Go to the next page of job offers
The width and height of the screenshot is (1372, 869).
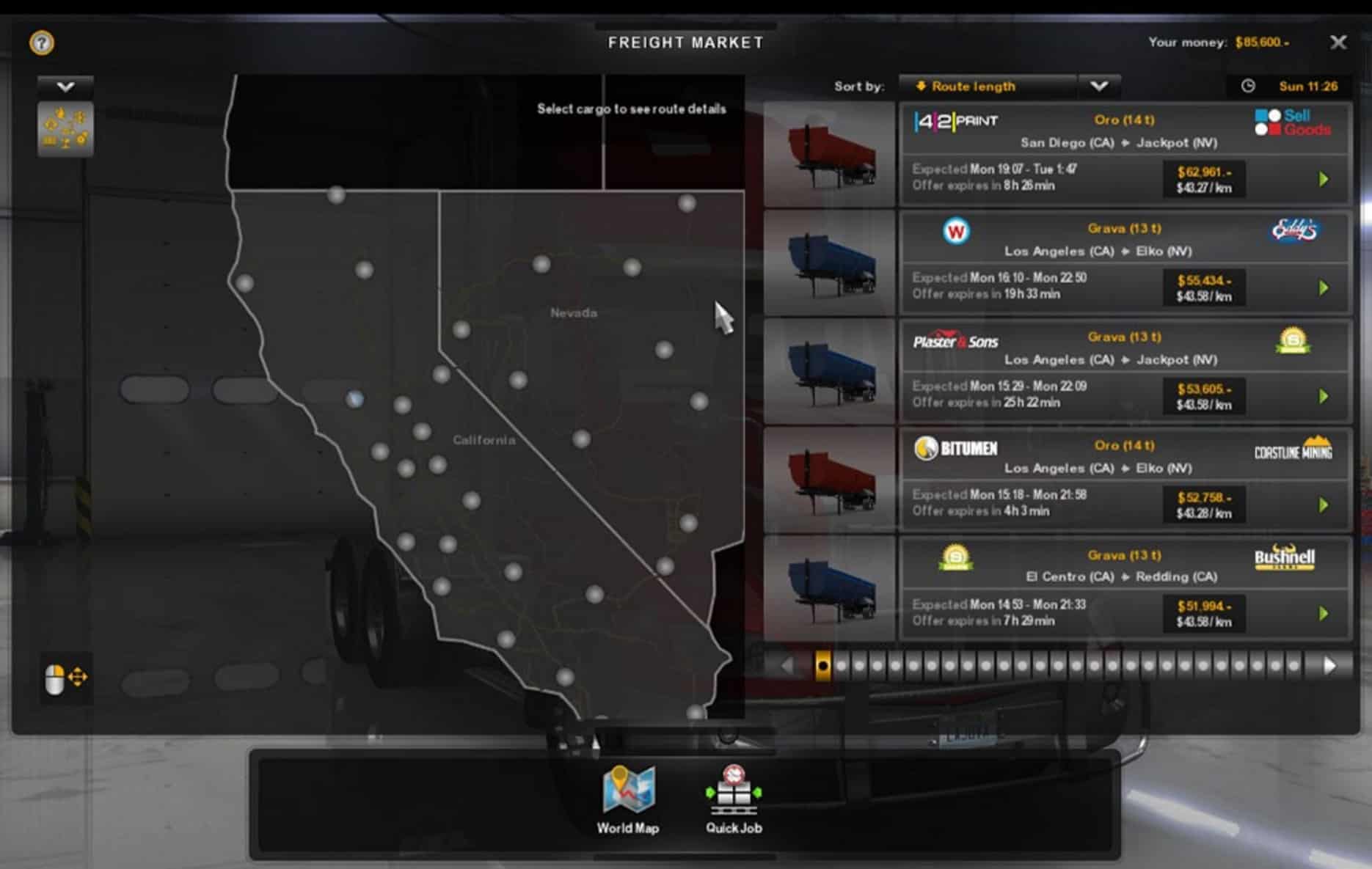coord(1329,666)
